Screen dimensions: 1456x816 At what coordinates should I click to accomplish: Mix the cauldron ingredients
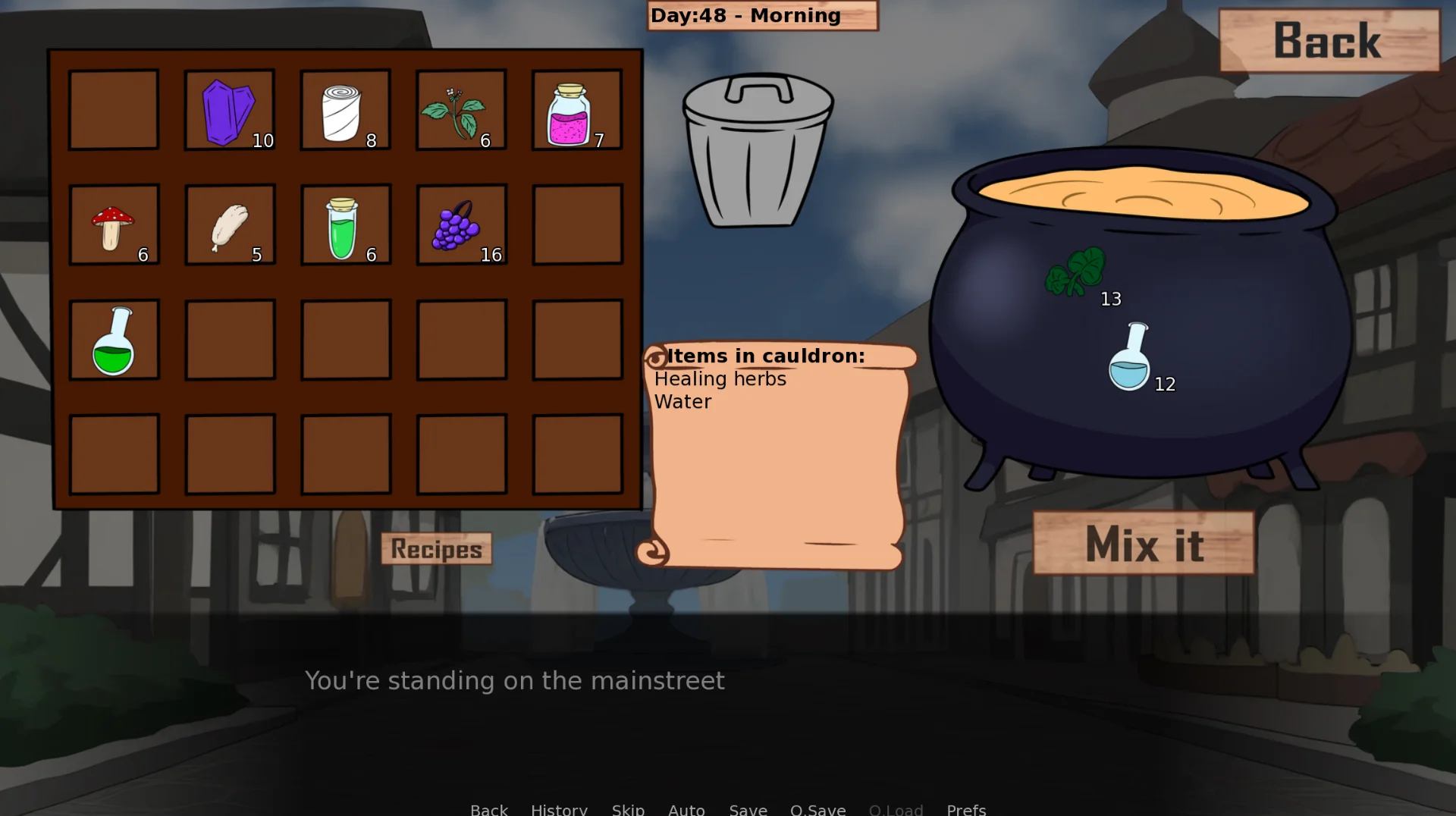(1144, 543)
